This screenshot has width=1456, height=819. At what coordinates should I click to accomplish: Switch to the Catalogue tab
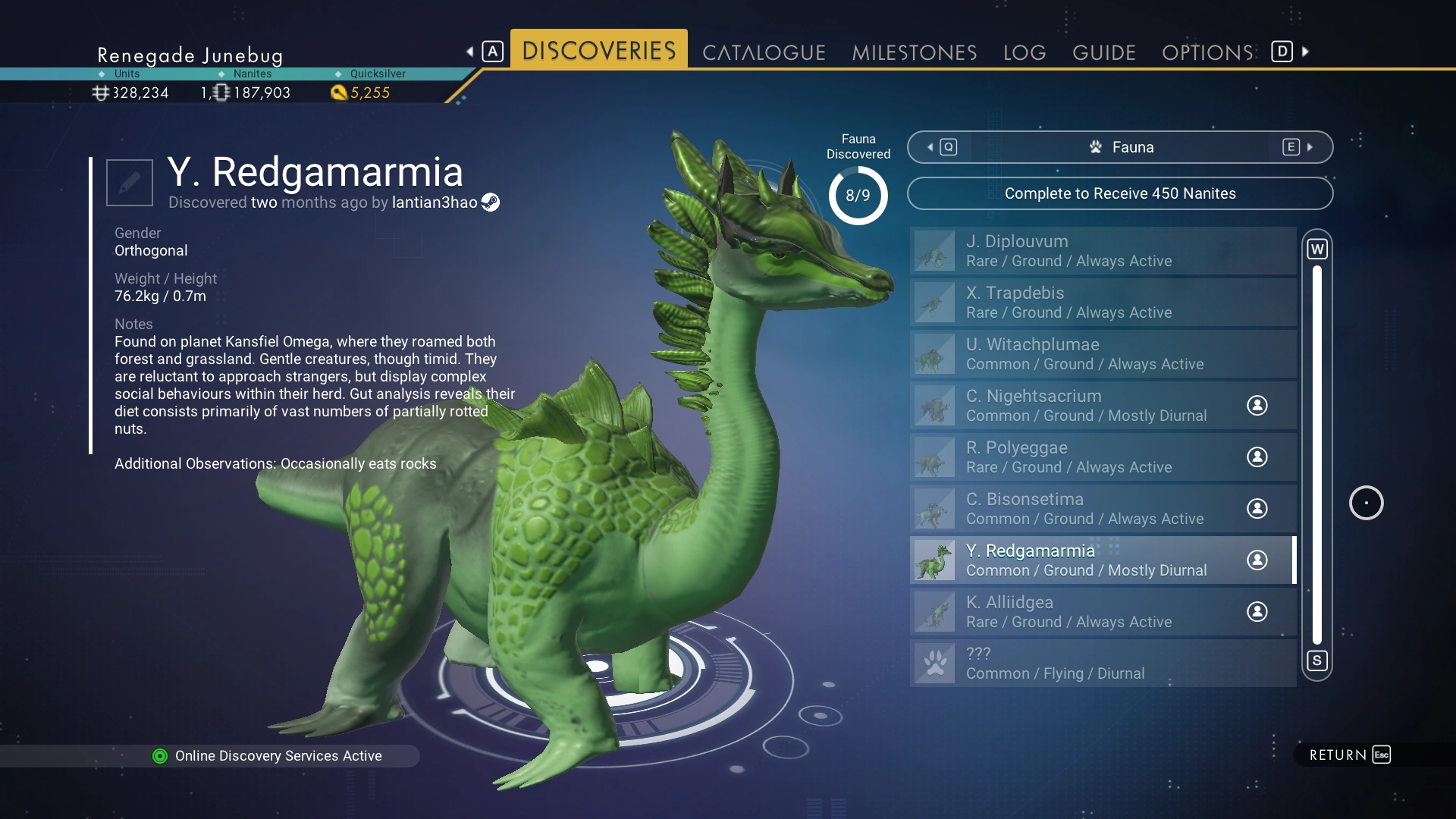tap(764, 52)
